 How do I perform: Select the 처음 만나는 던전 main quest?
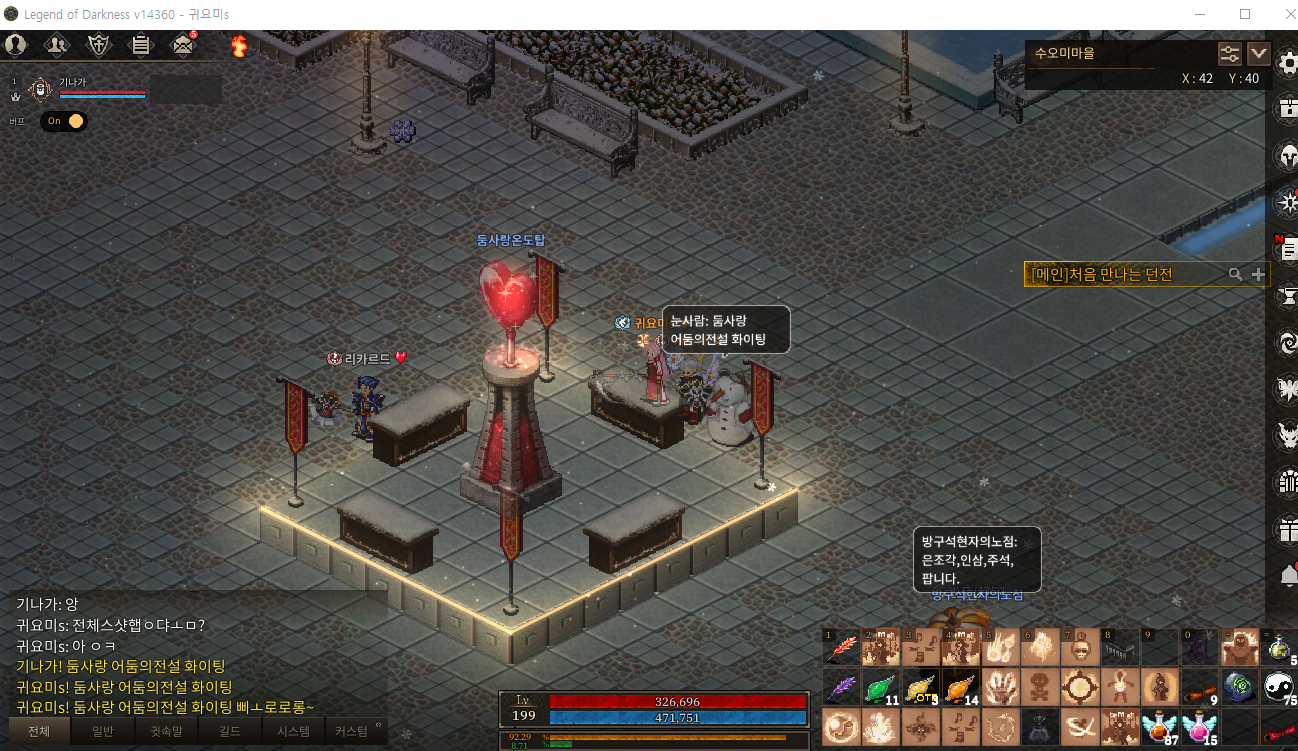pos(1110,274)
